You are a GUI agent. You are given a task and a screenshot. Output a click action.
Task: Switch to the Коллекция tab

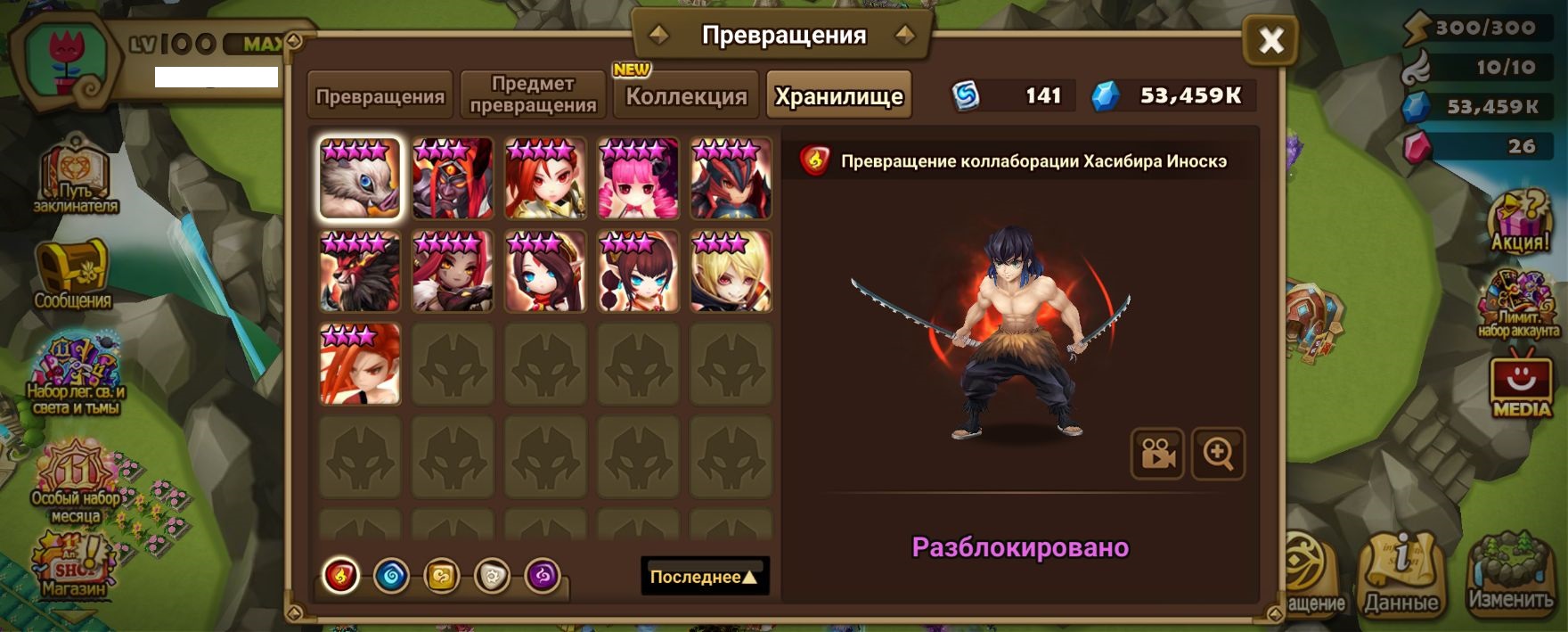(x=685, y=96)
